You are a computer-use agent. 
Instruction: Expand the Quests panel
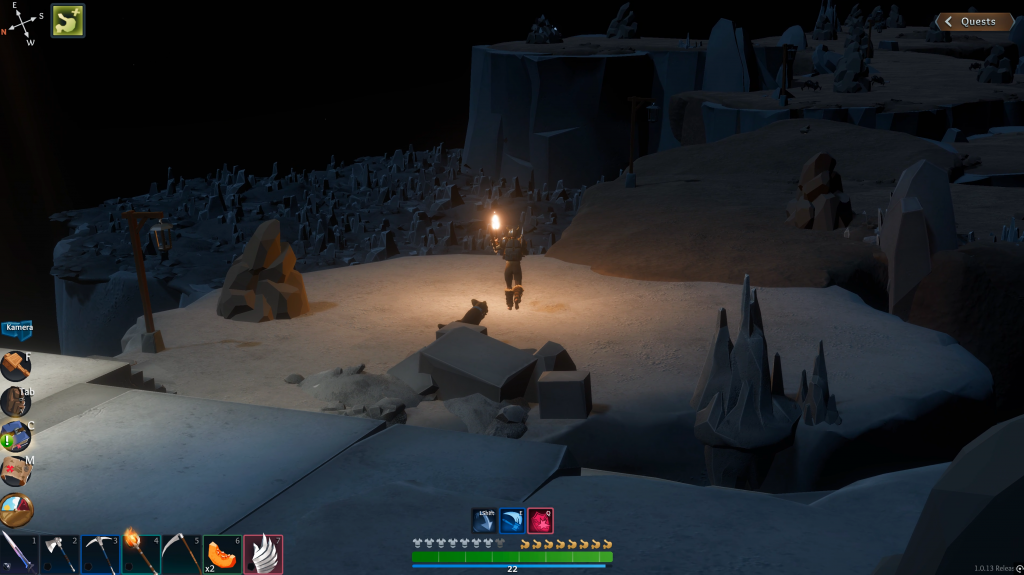pyautogui.click(x=974, y=22)
